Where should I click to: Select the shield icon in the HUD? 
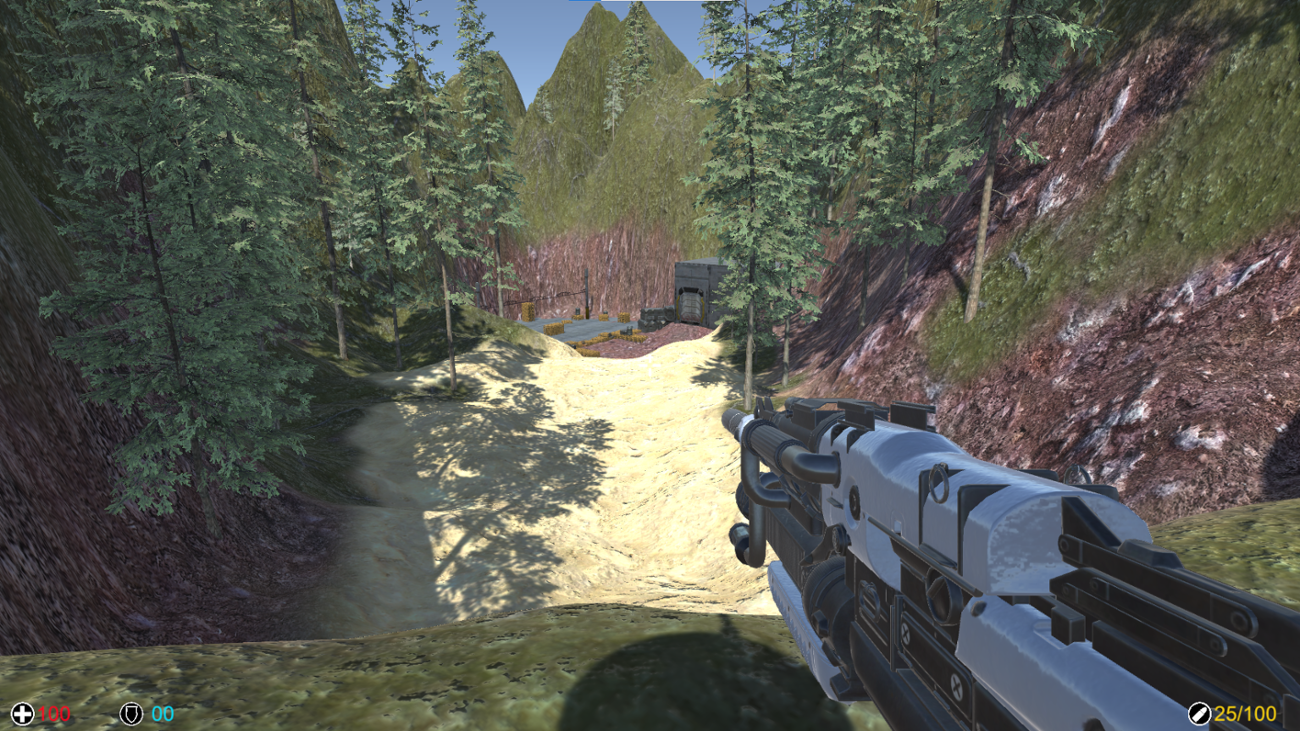tap(131, 713)
